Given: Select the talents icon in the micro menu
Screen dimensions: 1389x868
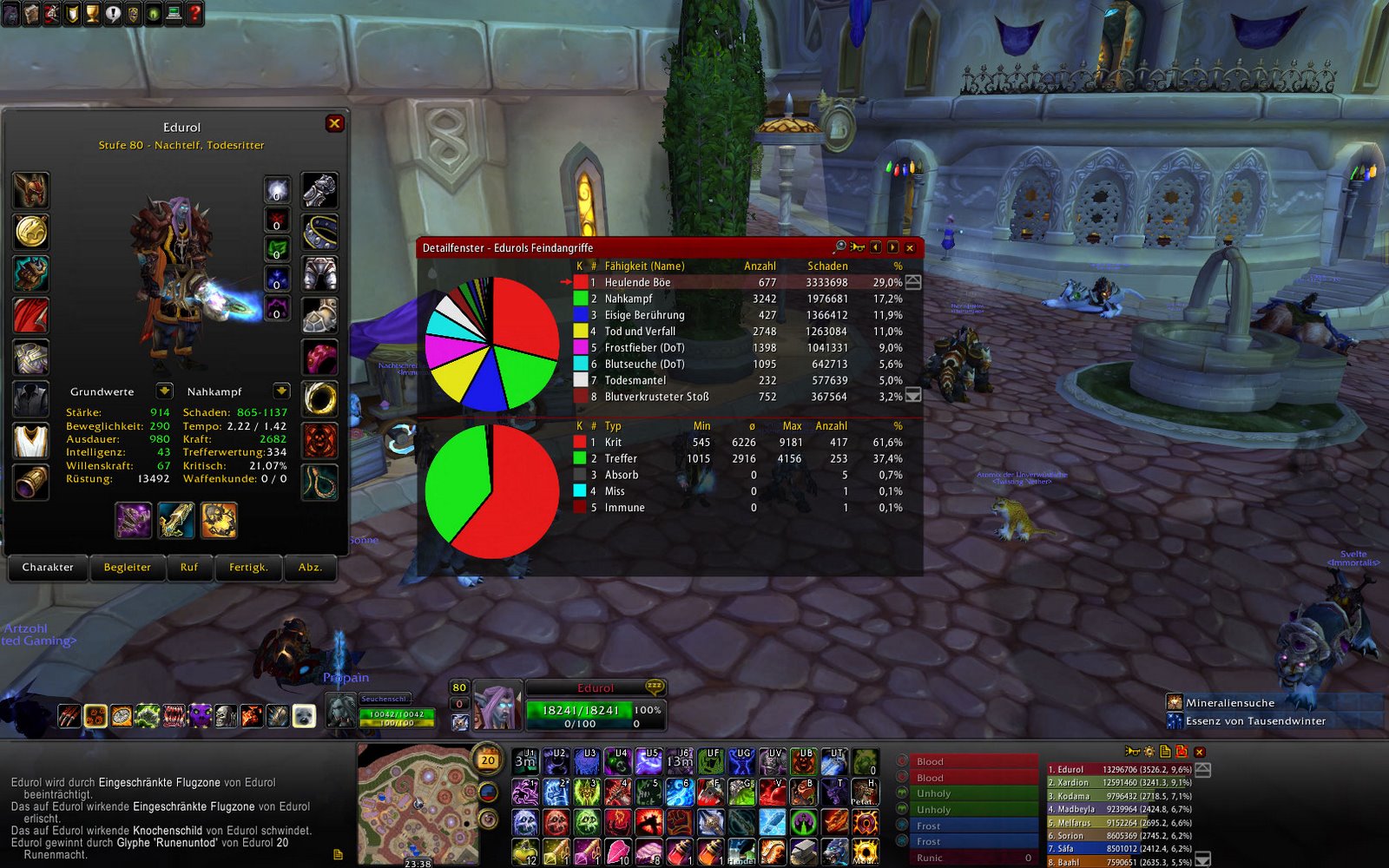Looking at the screenshot, I should pos(52,12).
